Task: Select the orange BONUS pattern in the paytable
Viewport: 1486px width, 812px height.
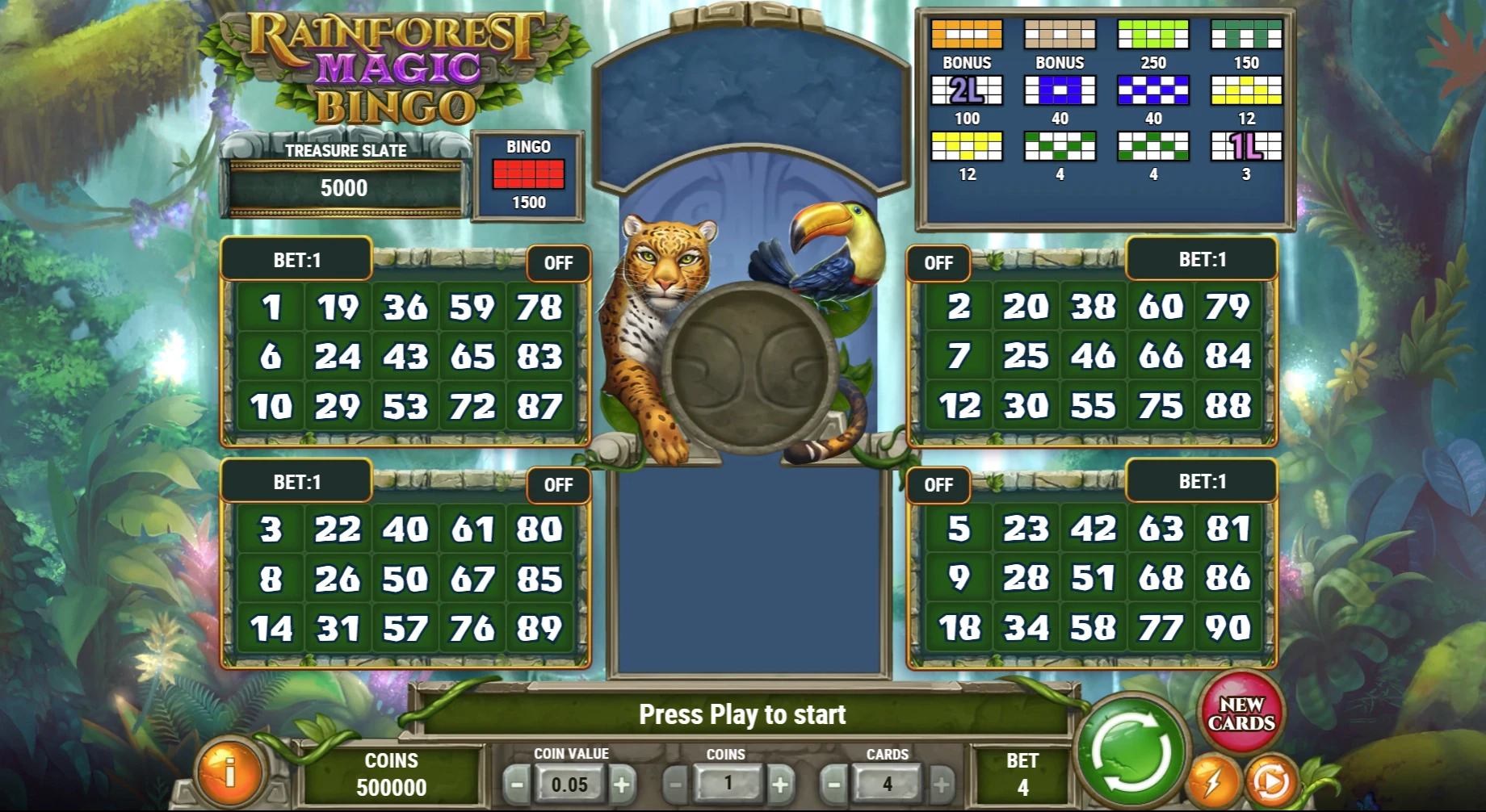Action: click(968, 34)
